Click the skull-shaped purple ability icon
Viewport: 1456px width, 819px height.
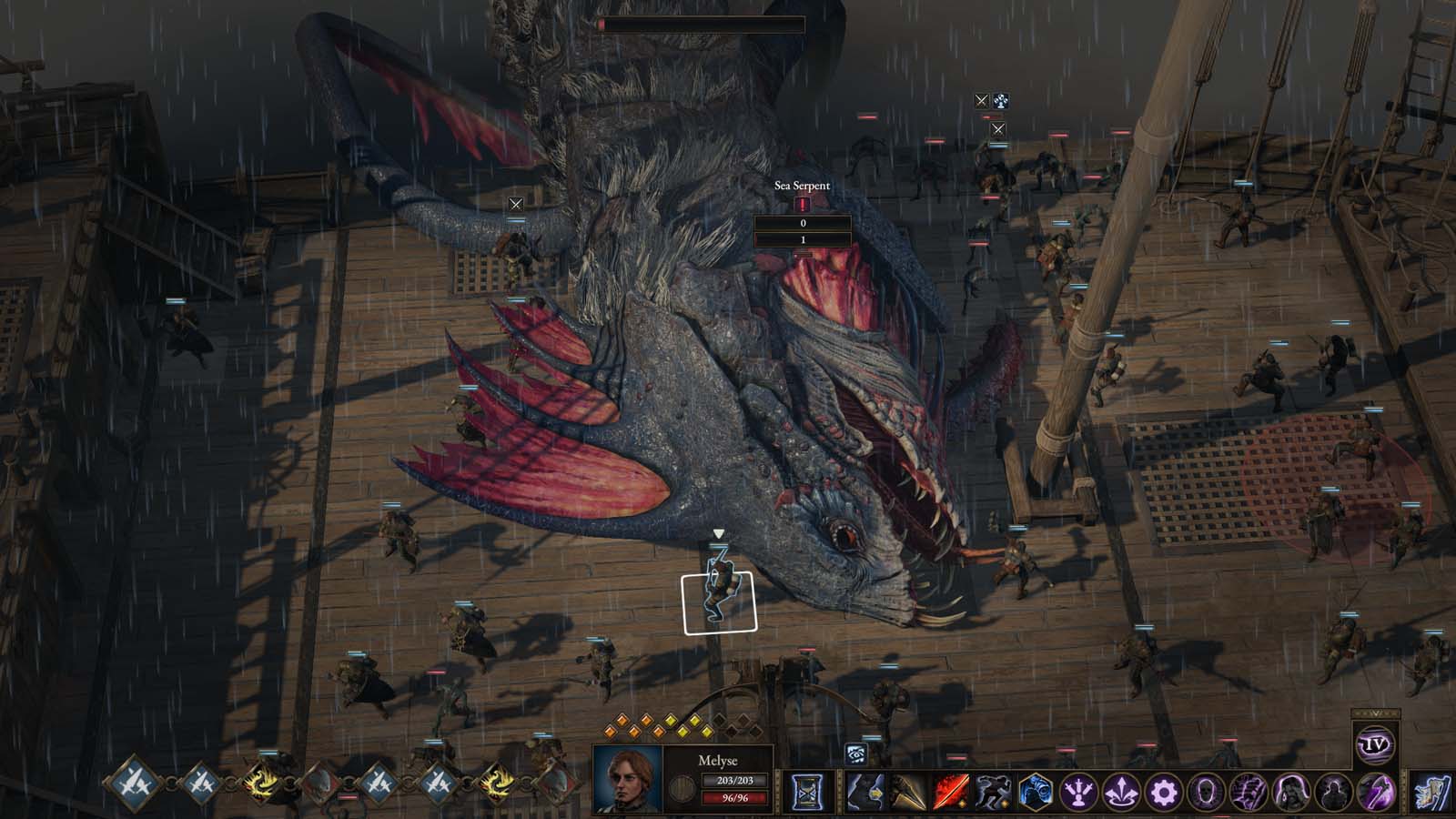click(x=1205, y=794)
